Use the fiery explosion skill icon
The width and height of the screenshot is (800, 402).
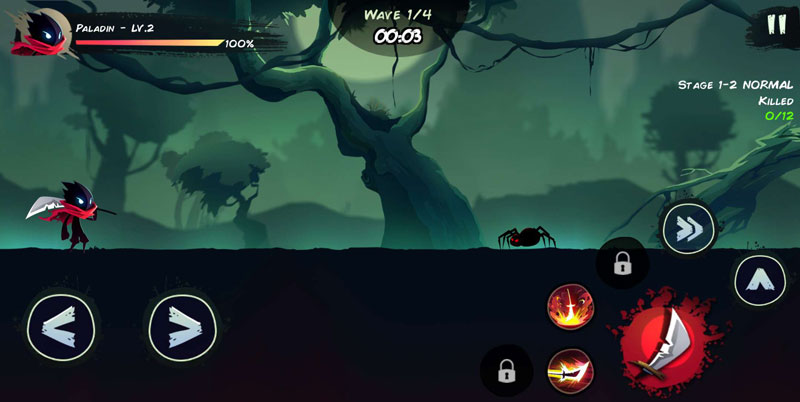pos(571,306)
